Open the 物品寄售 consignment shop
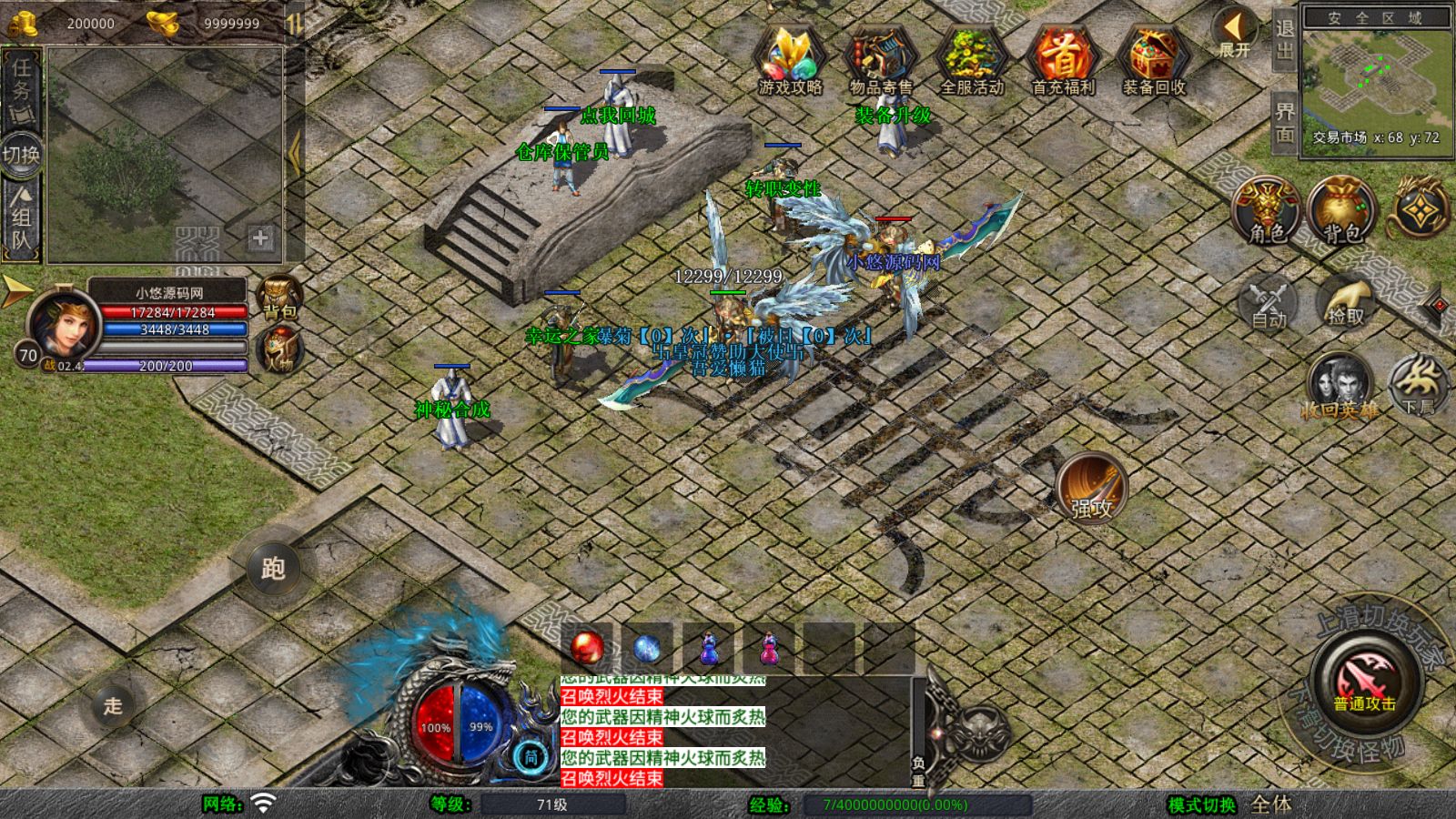This screenshot has height=819, width=1456. [x=880, y=59]
